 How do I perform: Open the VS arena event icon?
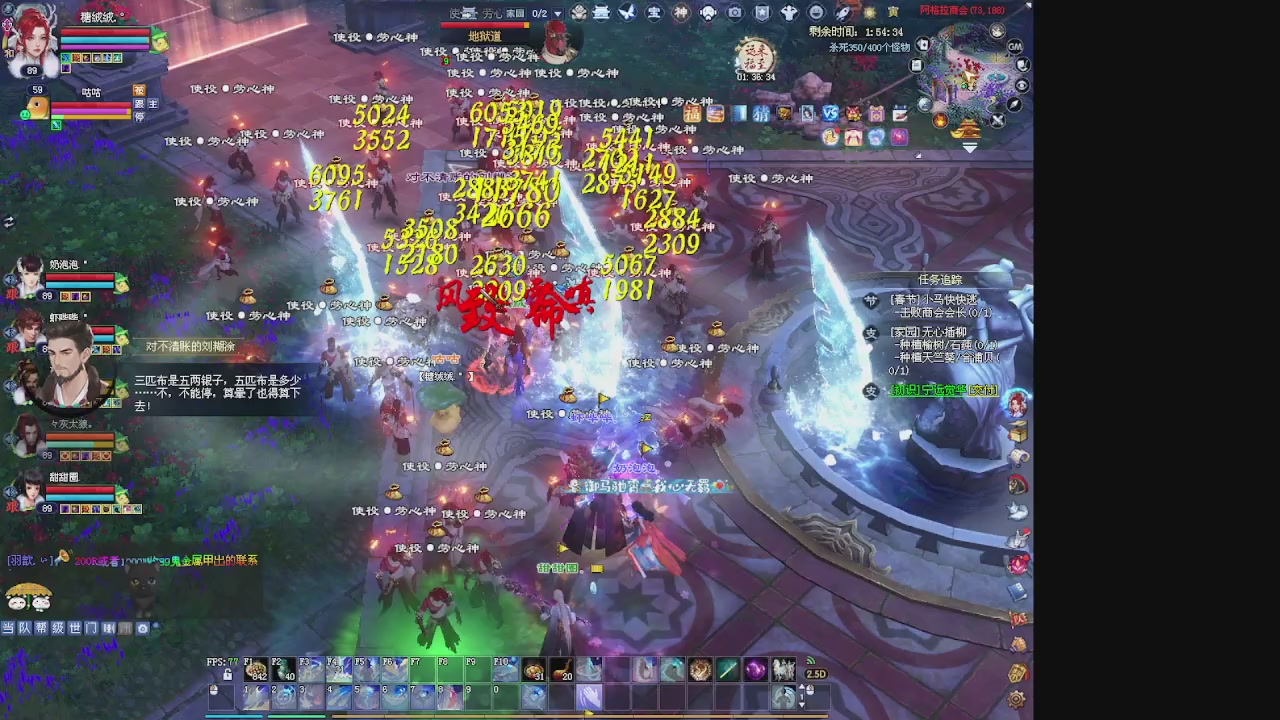pyautogui.click(x=830, y=115)
